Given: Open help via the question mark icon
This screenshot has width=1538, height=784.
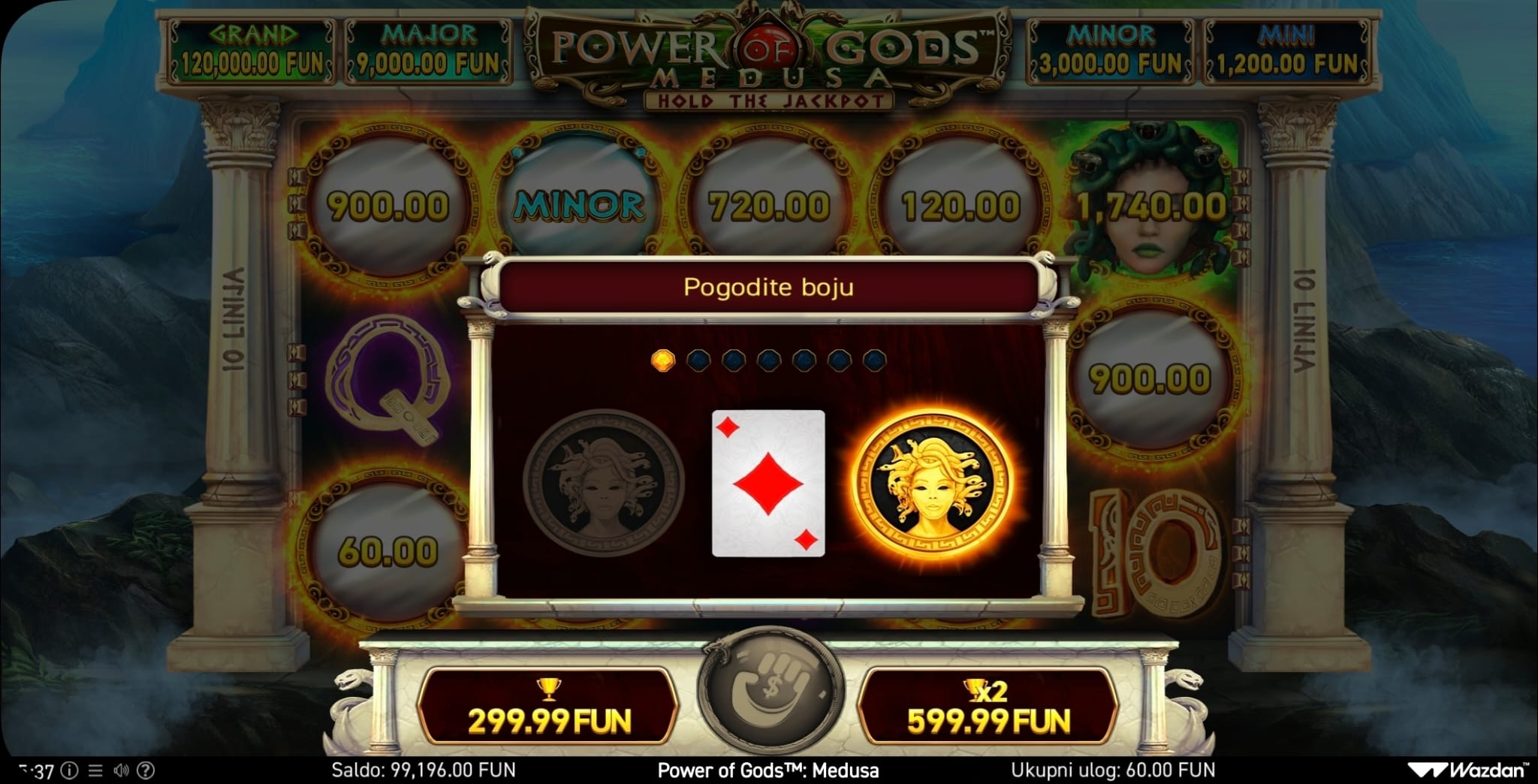Looking at the screenshot, I should (146, 770).
